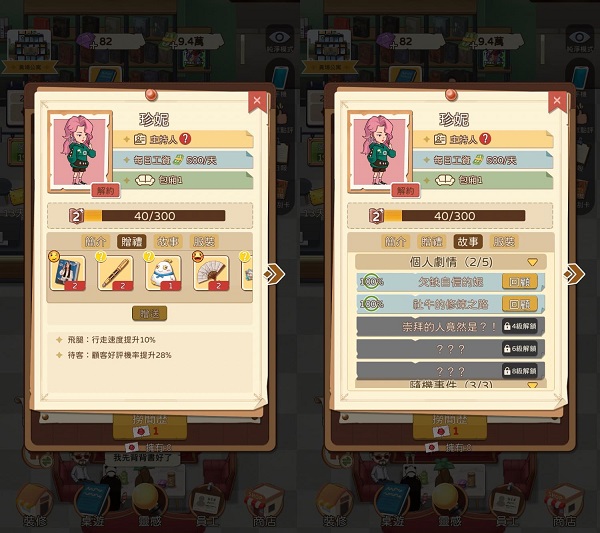Viewport: 600px width, 533px height.
Task: Switch to 故事 tab in the gift view
Action: (x=169, y=241)
